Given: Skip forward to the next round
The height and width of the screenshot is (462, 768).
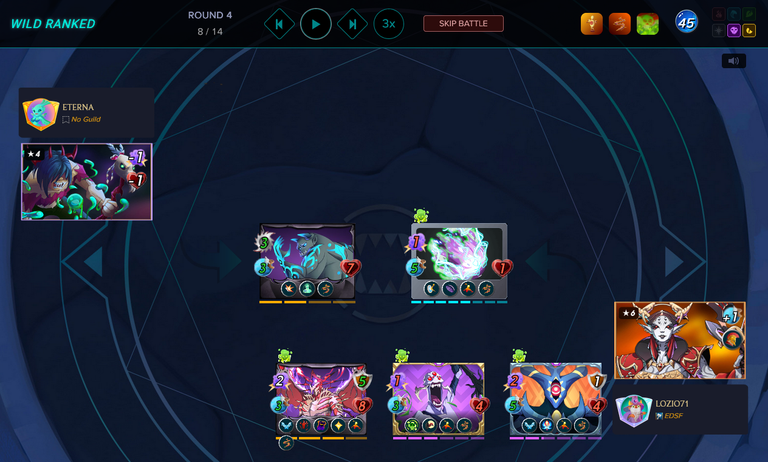Looking at the screenshot, I should [352, 24].
